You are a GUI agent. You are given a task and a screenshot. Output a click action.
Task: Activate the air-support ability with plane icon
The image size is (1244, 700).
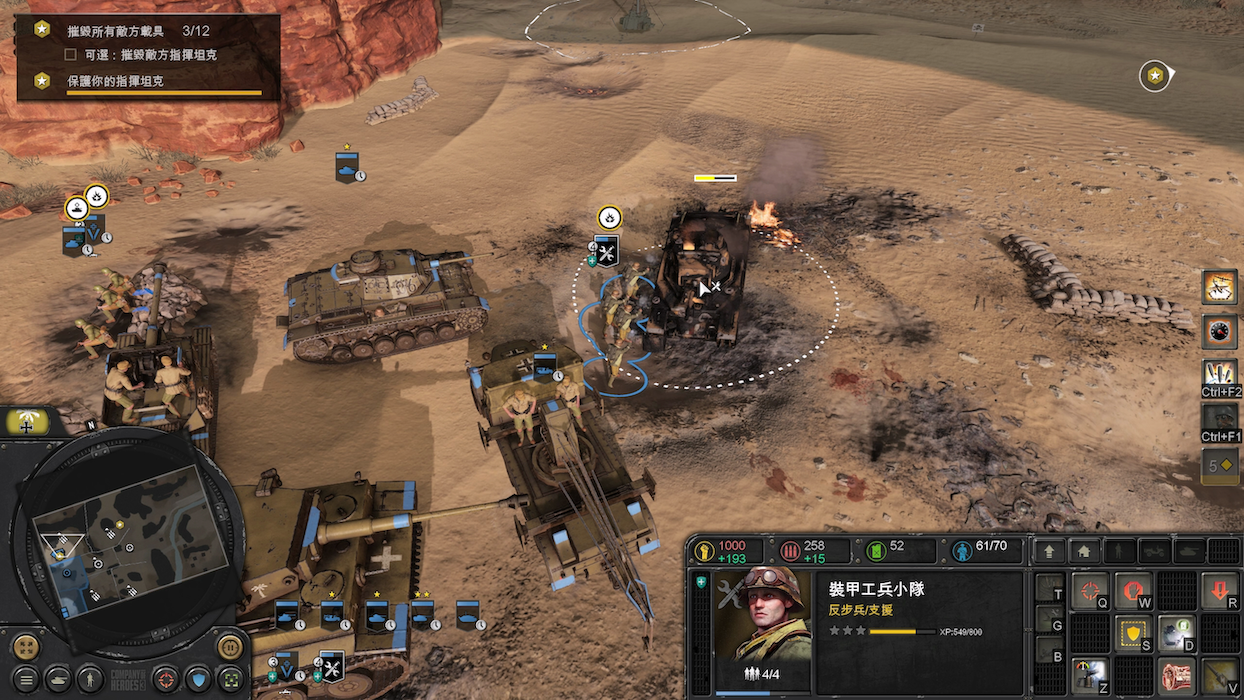click(x=1219, y=286)
